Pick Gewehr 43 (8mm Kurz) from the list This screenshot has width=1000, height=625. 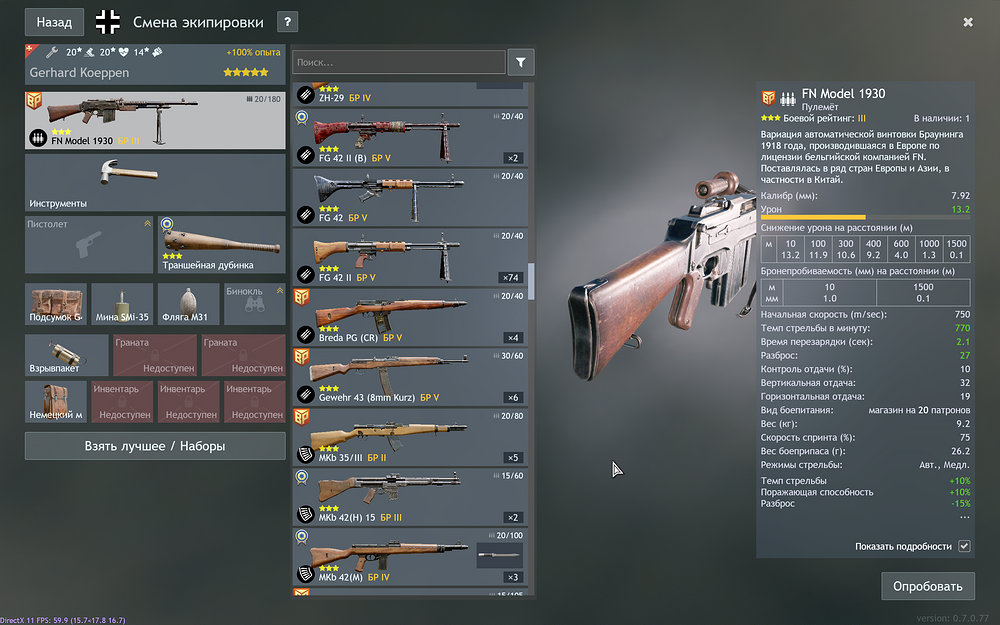412,377
